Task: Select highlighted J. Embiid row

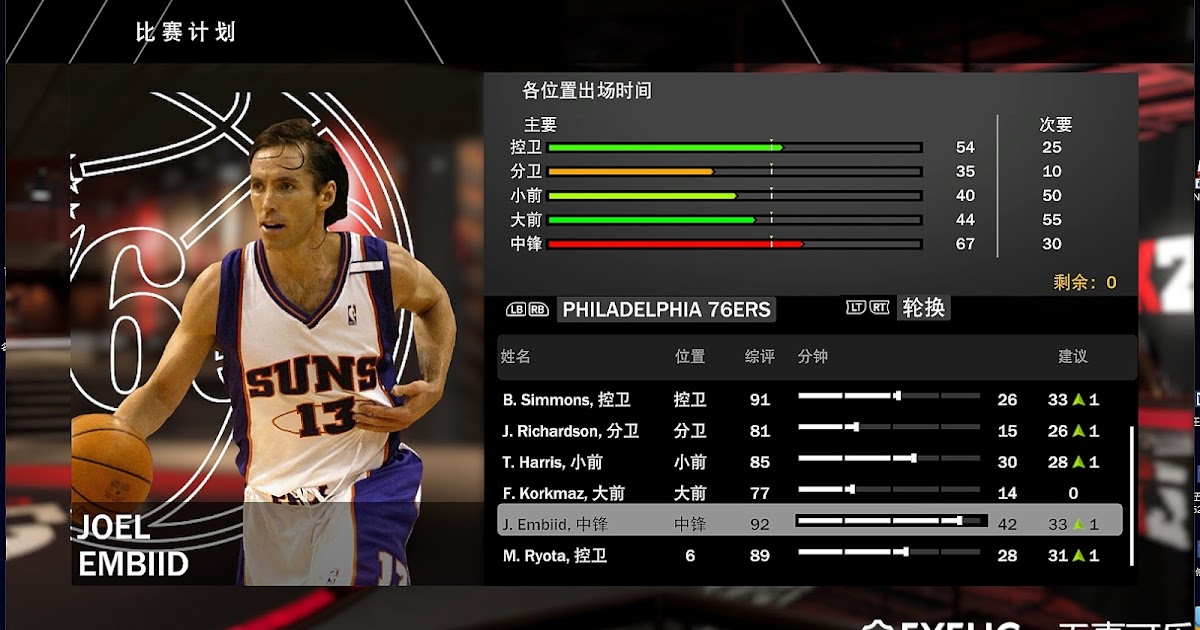Action: 555,524
